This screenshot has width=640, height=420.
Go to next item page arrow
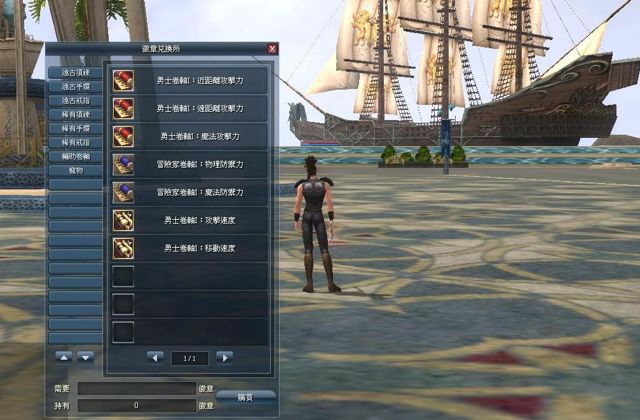point(224,357)
